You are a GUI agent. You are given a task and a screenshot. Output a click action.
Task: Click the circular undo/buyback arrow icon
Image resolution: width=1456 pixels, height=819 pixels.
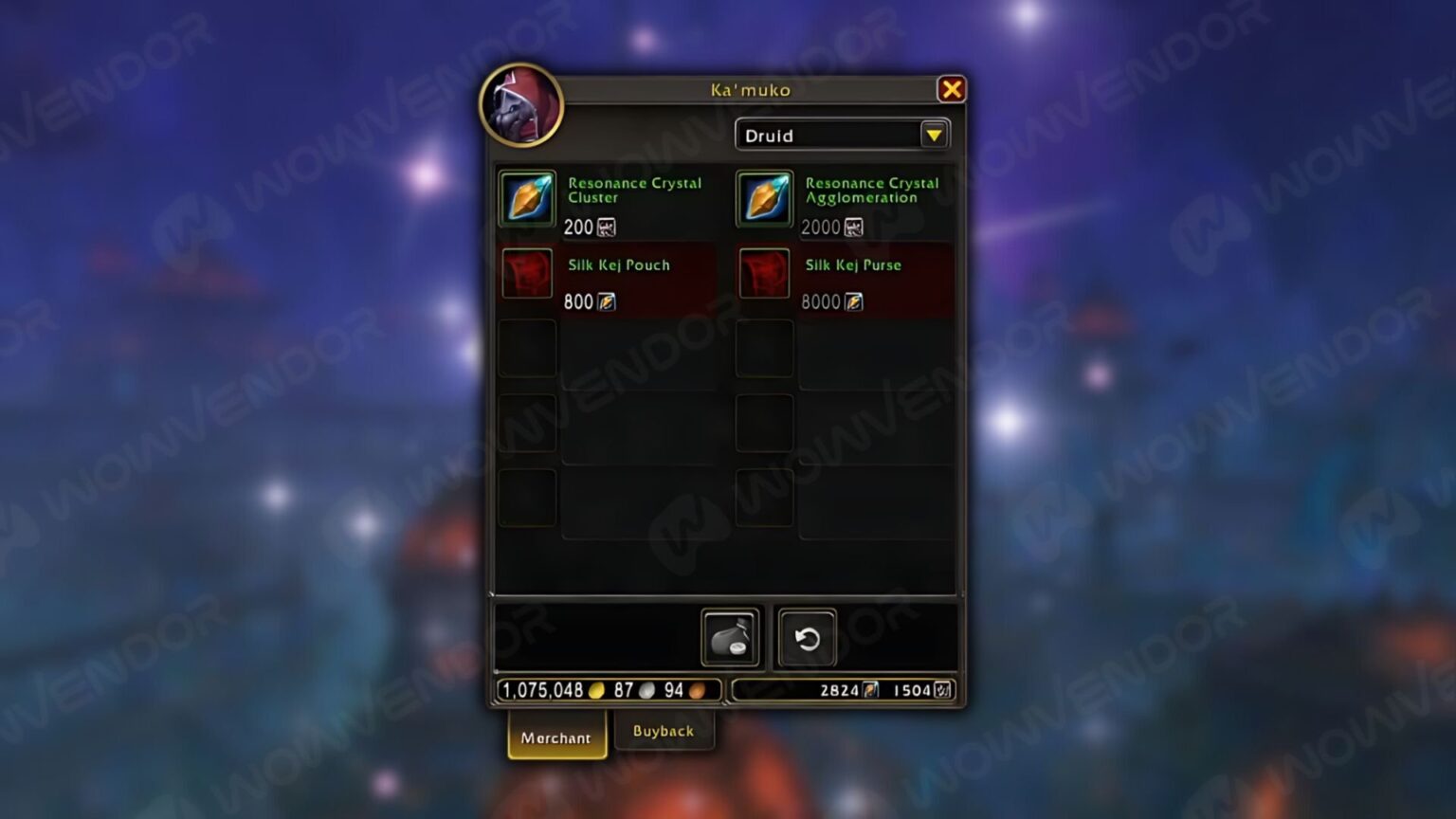(806, 637)
